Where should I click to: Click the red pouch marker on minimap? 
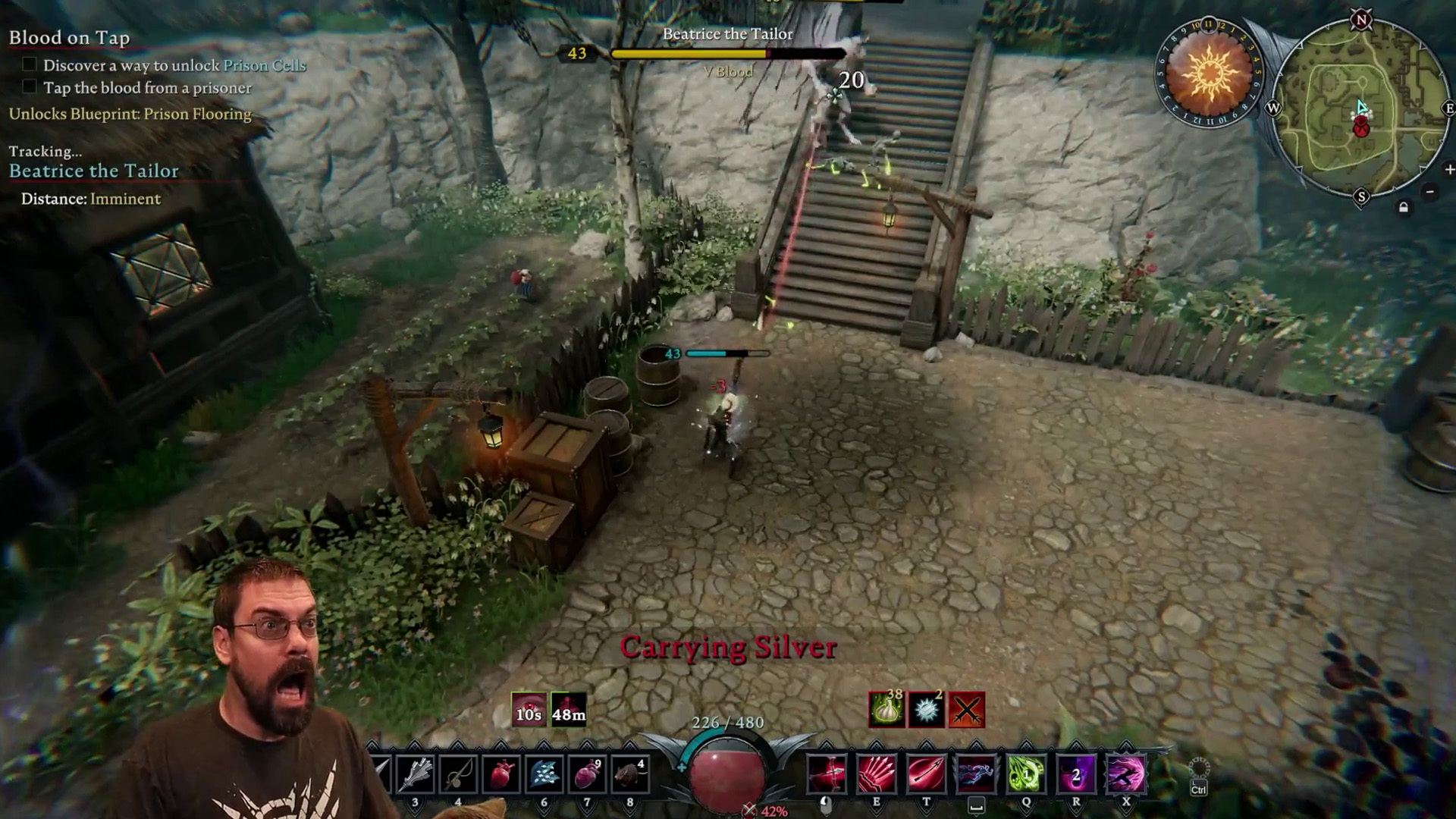[x=1361, y=128]
